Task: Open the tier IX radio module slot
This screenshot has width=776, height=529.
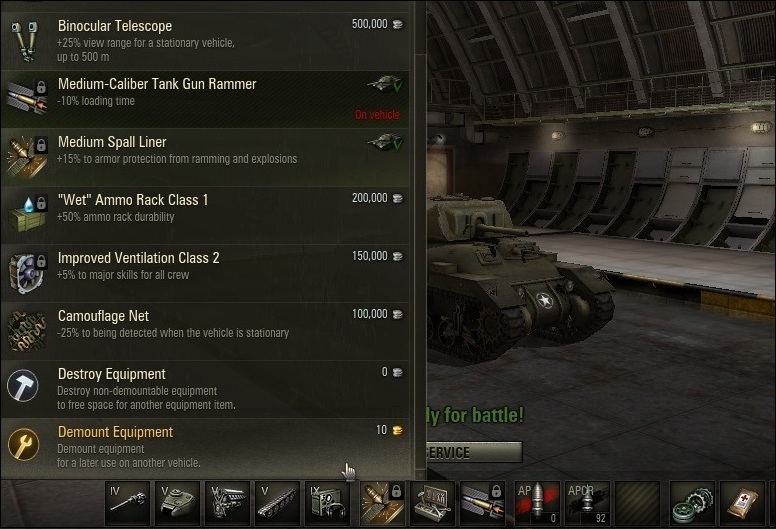Action: (328, 503)
